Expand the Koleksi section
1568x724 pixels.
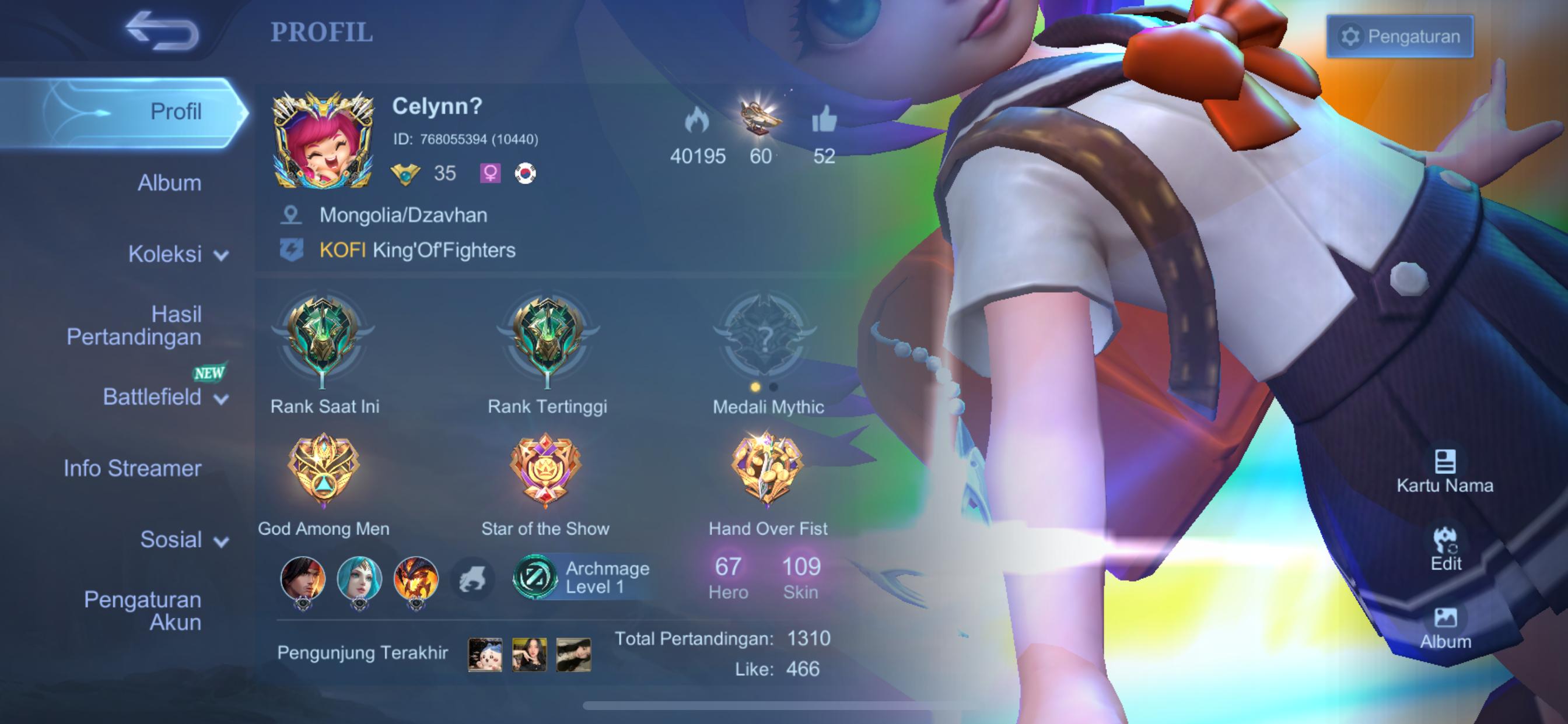(x=177, y=254)
